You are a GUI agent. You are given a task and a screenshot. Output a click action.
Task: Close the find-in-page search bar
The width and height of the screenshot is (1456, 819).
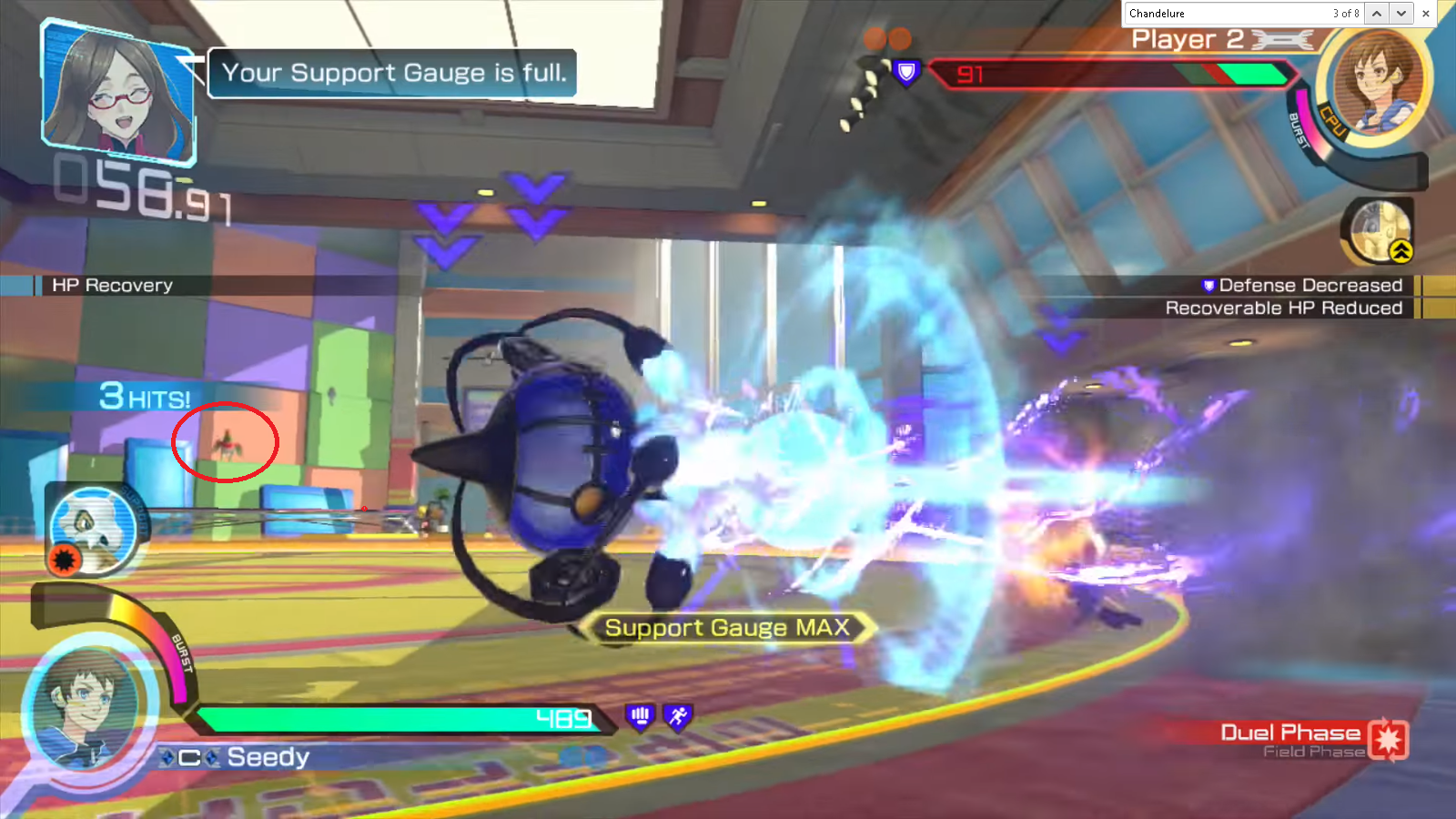1426,14
